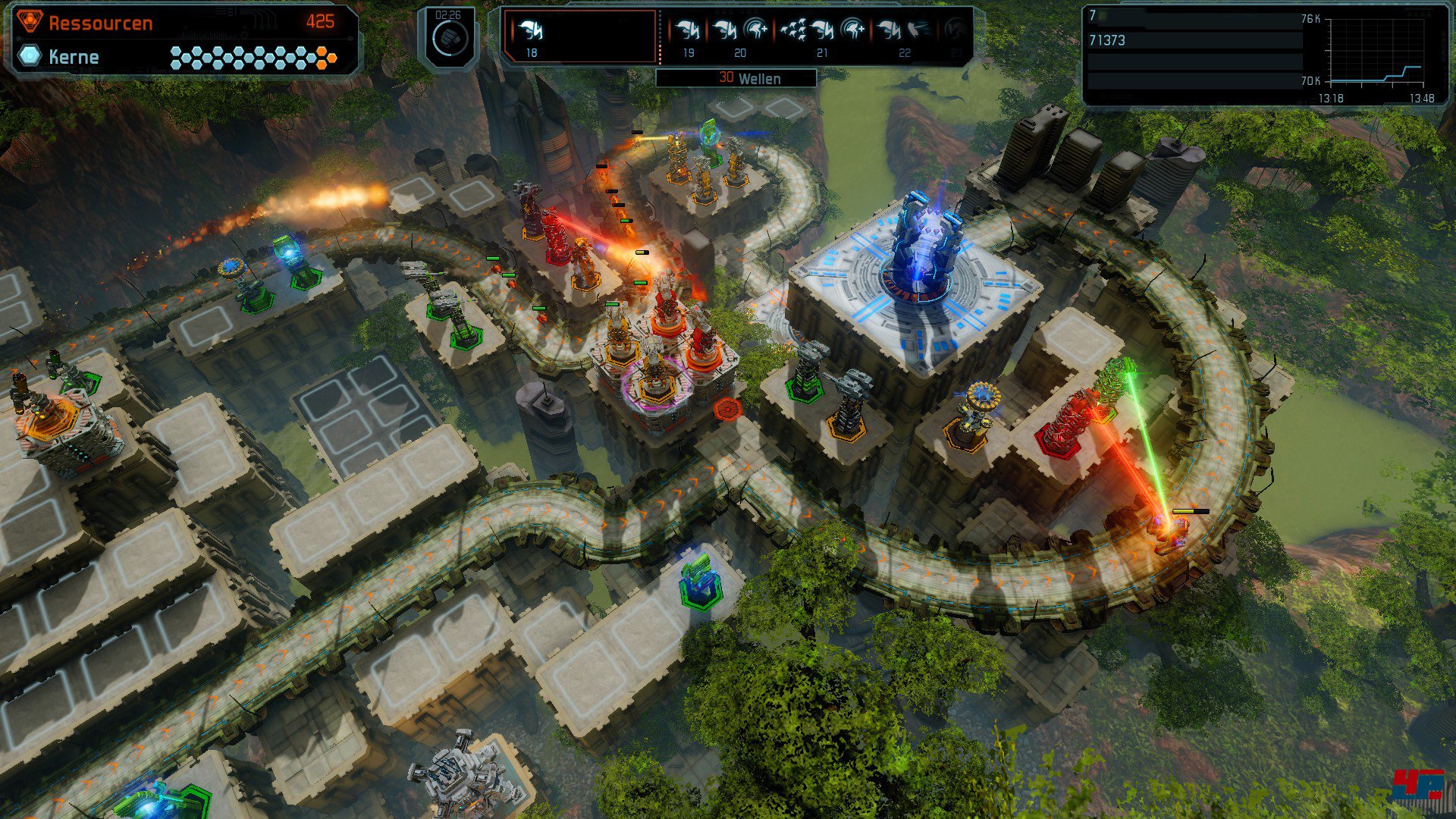1456x819 pixels.
Task: Inspect the swarm icon of wave 21
Action: [793, 30]
